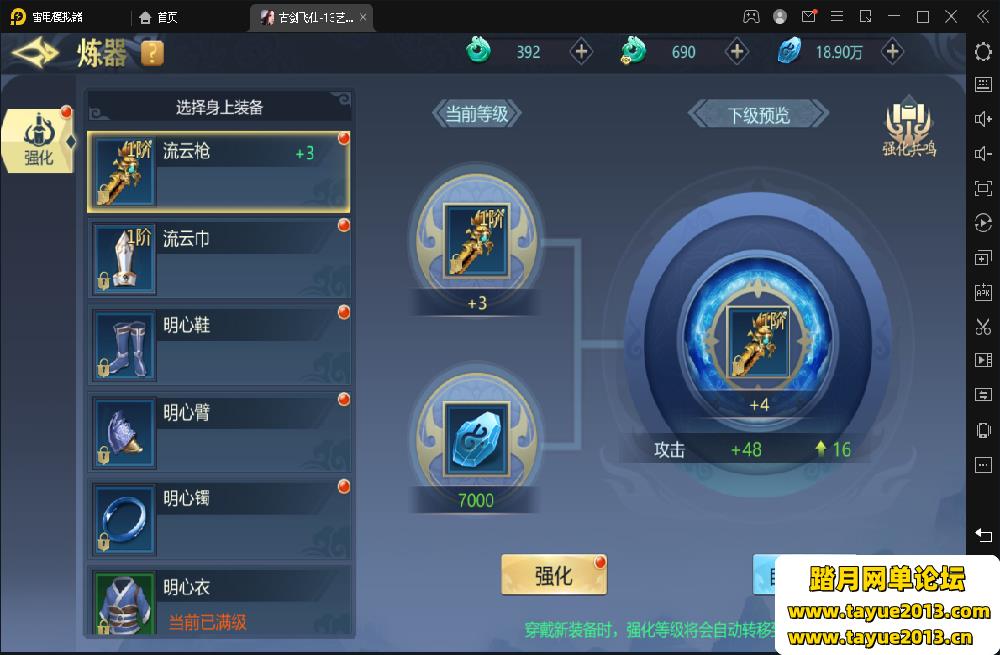Open the 强化共鸣 resonance icon

point(909,129)
